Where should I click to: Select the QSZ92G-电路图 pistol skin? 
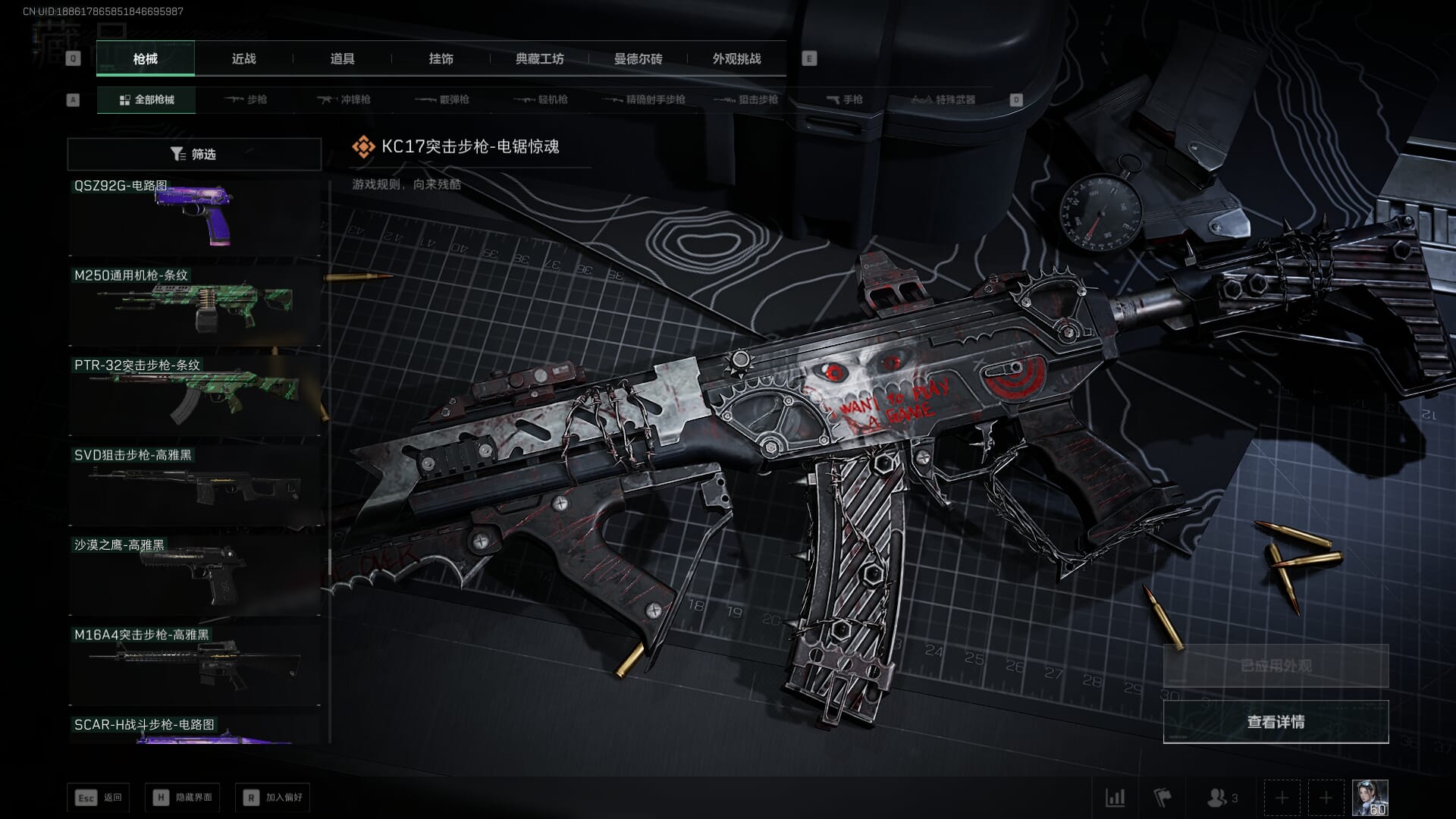pos(194,218)
